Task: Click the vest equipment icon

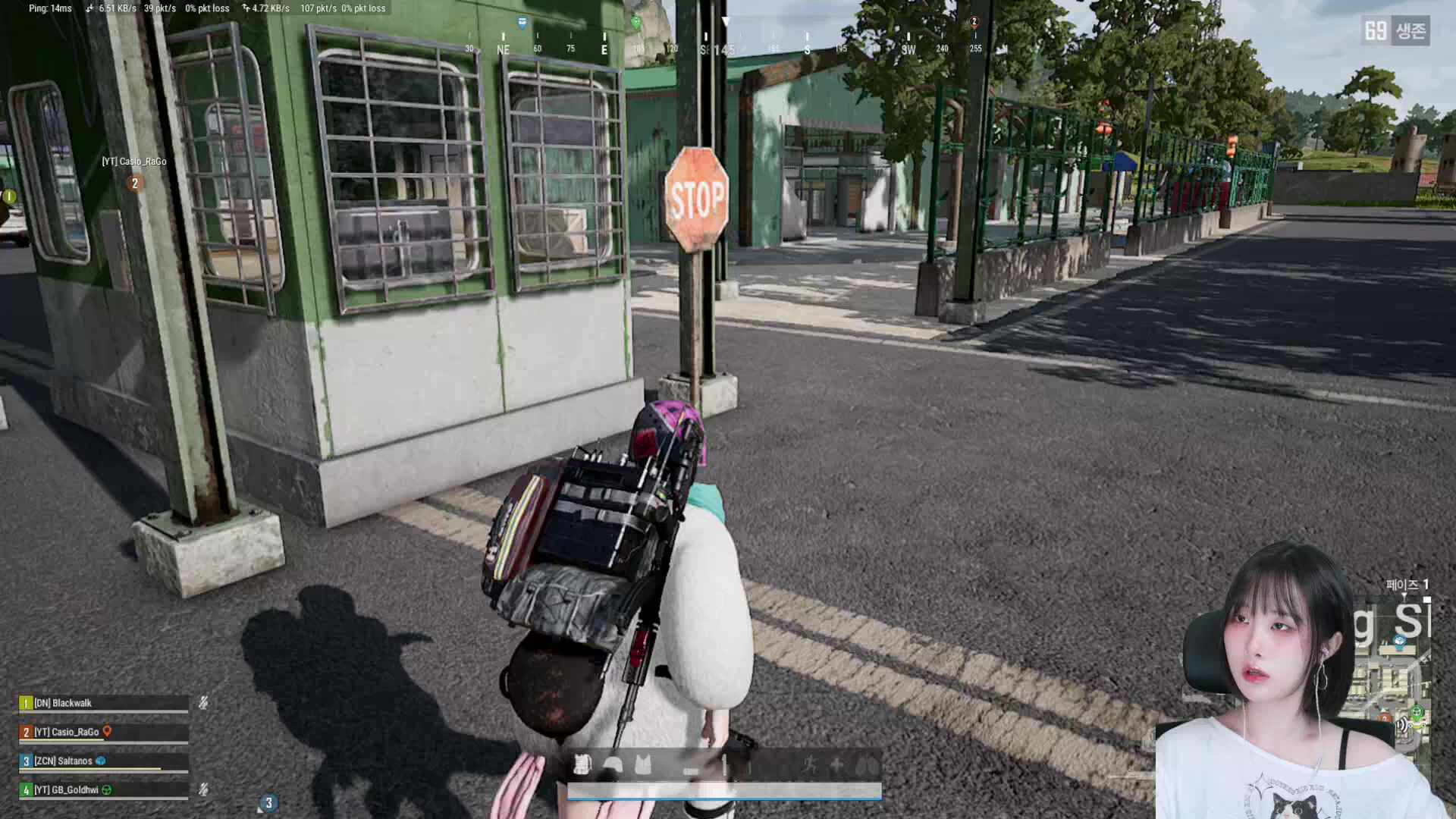Action: coord(643,764)
